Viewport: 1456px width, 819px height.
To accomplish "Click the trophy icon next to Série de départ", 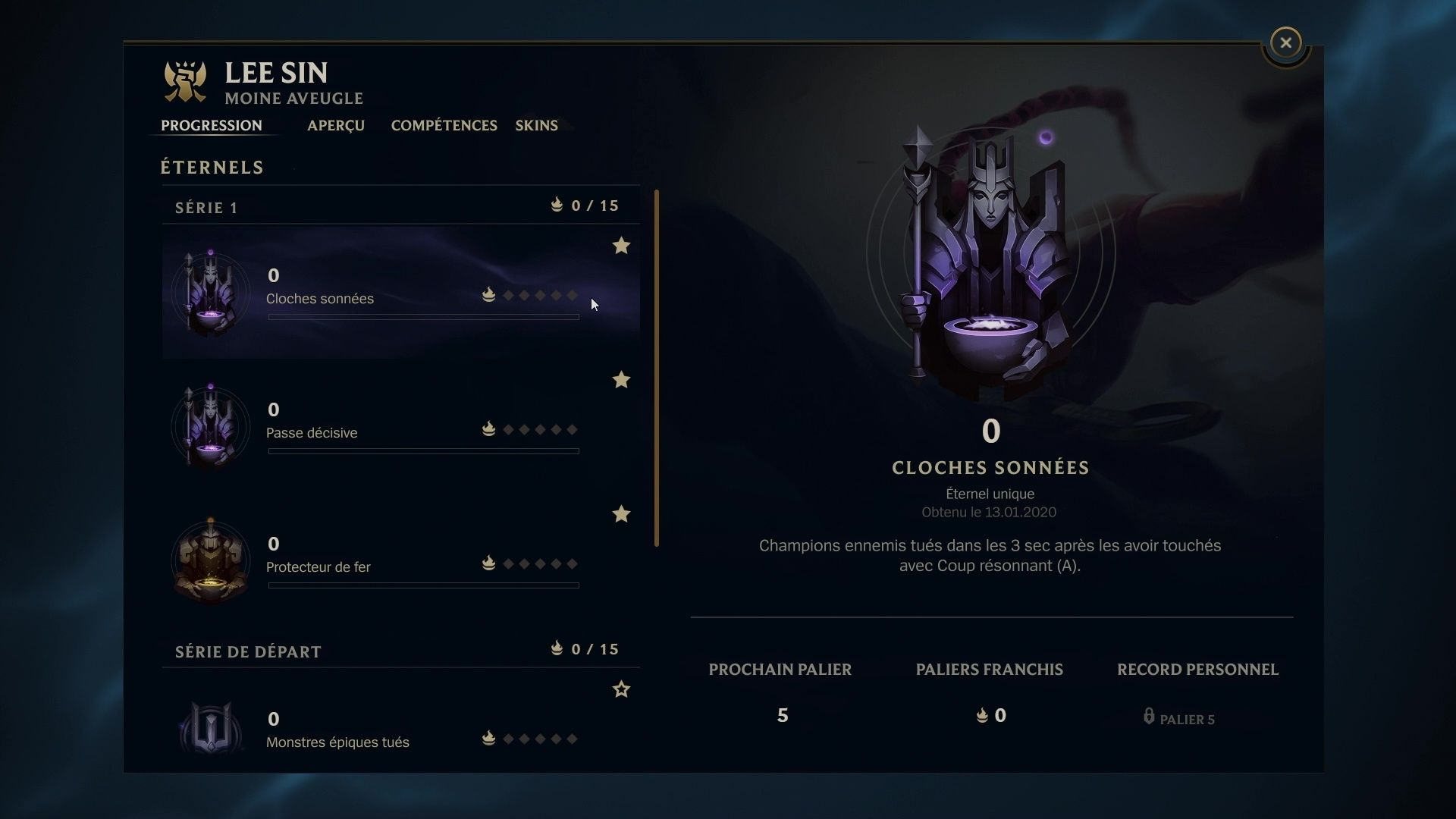I will tap(557, 649).
